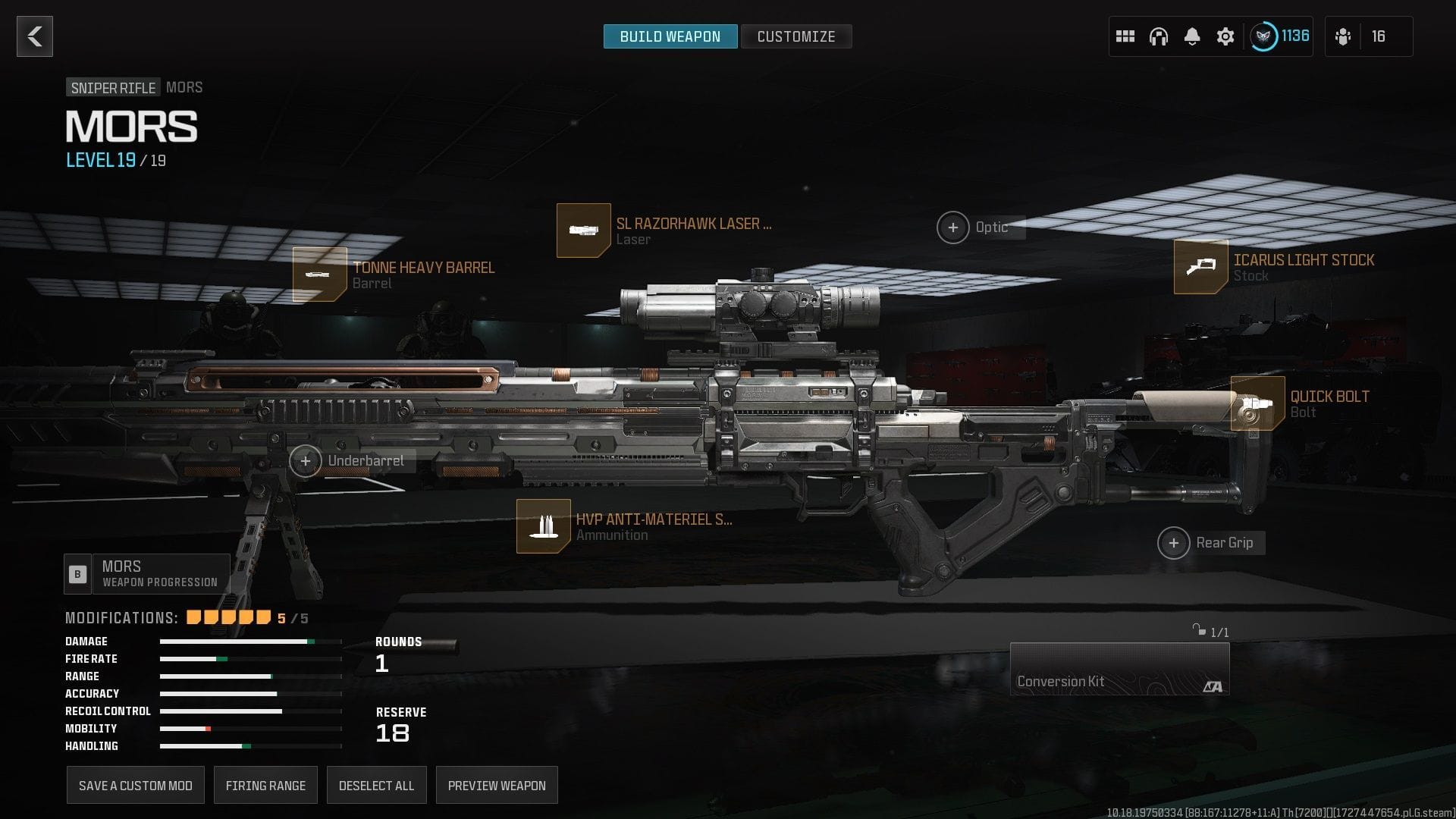
Task: Open the apps grid icon top right
Action: click(x=1125, y=36)
